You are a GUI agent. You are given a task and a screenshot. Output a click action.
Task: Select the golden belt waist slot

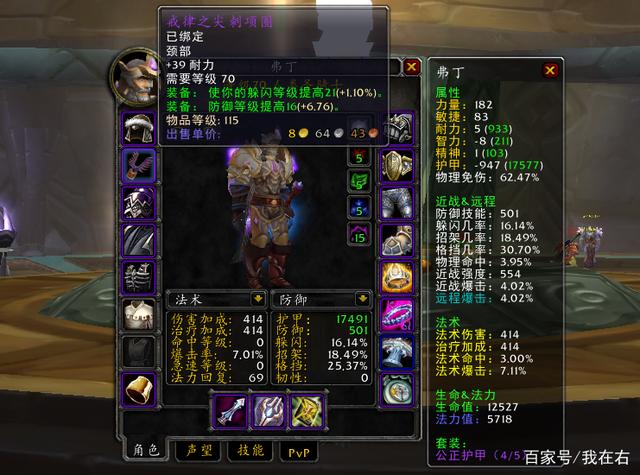click(x=397, y=164)
